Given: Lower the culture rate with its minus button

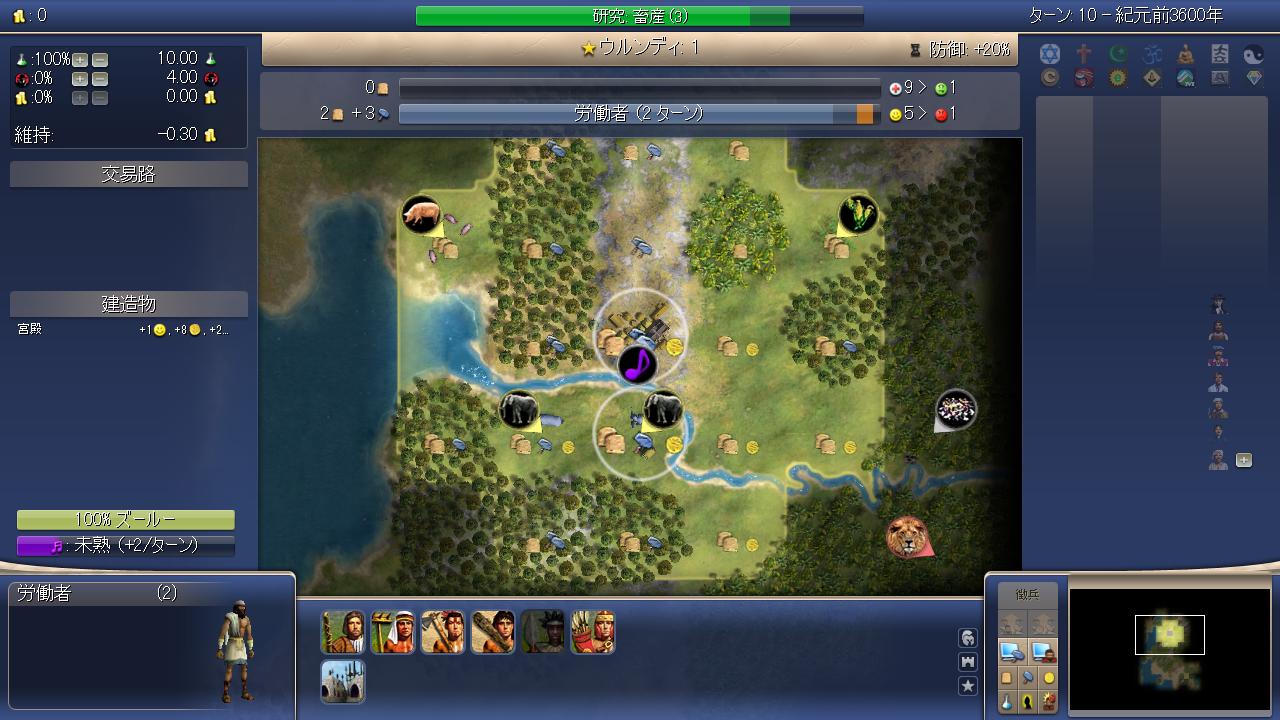Looking at the screenshot, I should pos(99,79).
